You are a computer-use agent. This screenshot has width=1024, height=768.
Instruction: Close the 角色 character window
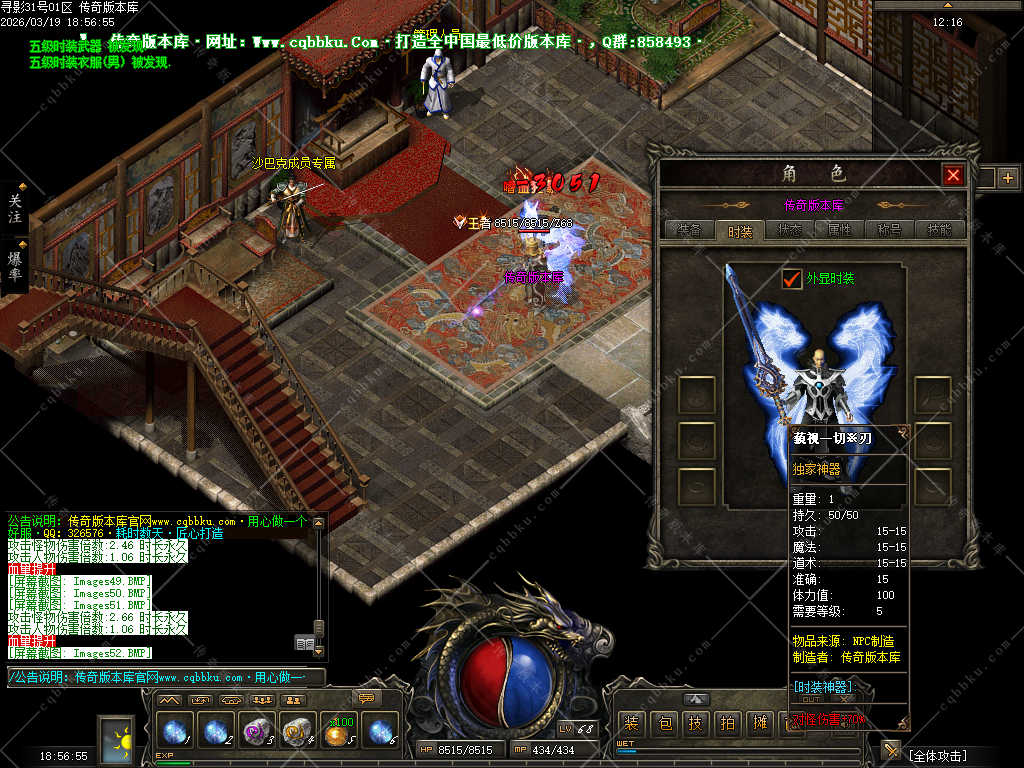[x=953, y=176]
